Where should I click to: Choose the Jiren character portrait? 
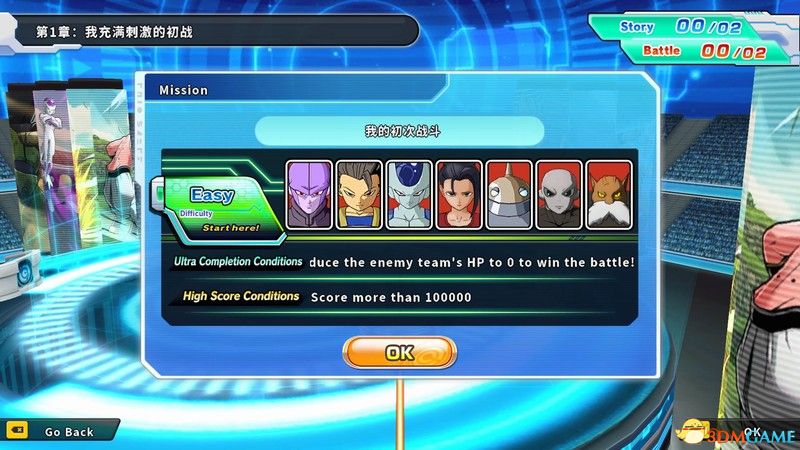(x=560, y=194)
